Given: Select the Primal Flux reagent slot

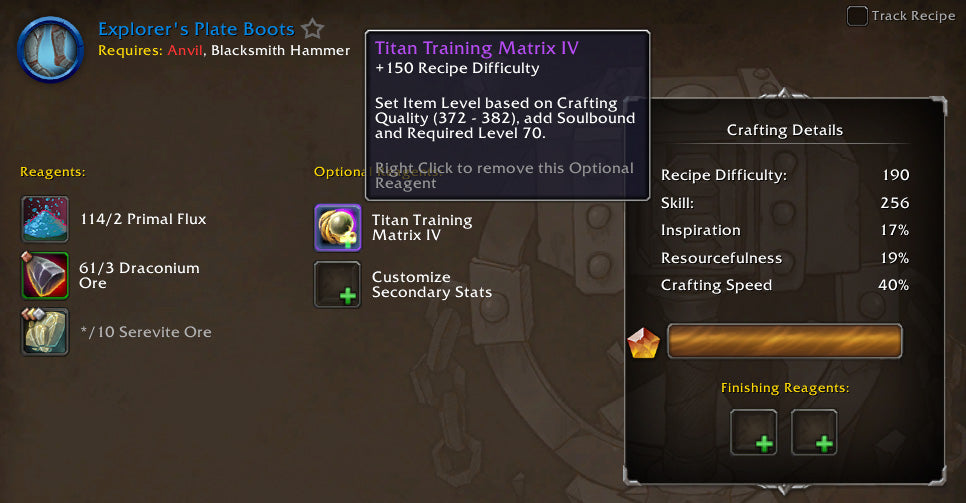Looking at the screenshot, I should pyautogui.click(x=45, y=219).
